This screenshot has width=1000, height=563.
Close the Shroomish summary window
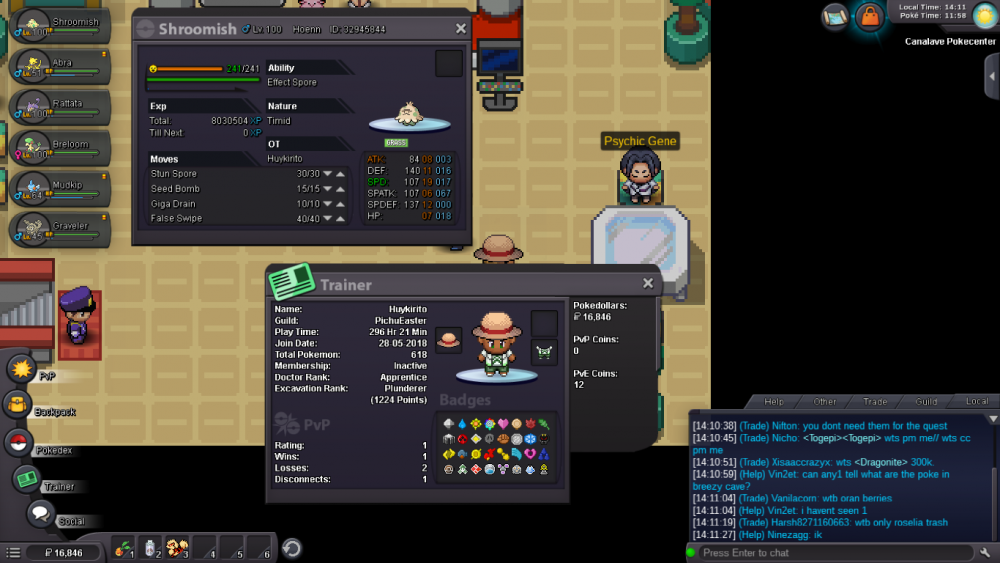coord(461,29)
